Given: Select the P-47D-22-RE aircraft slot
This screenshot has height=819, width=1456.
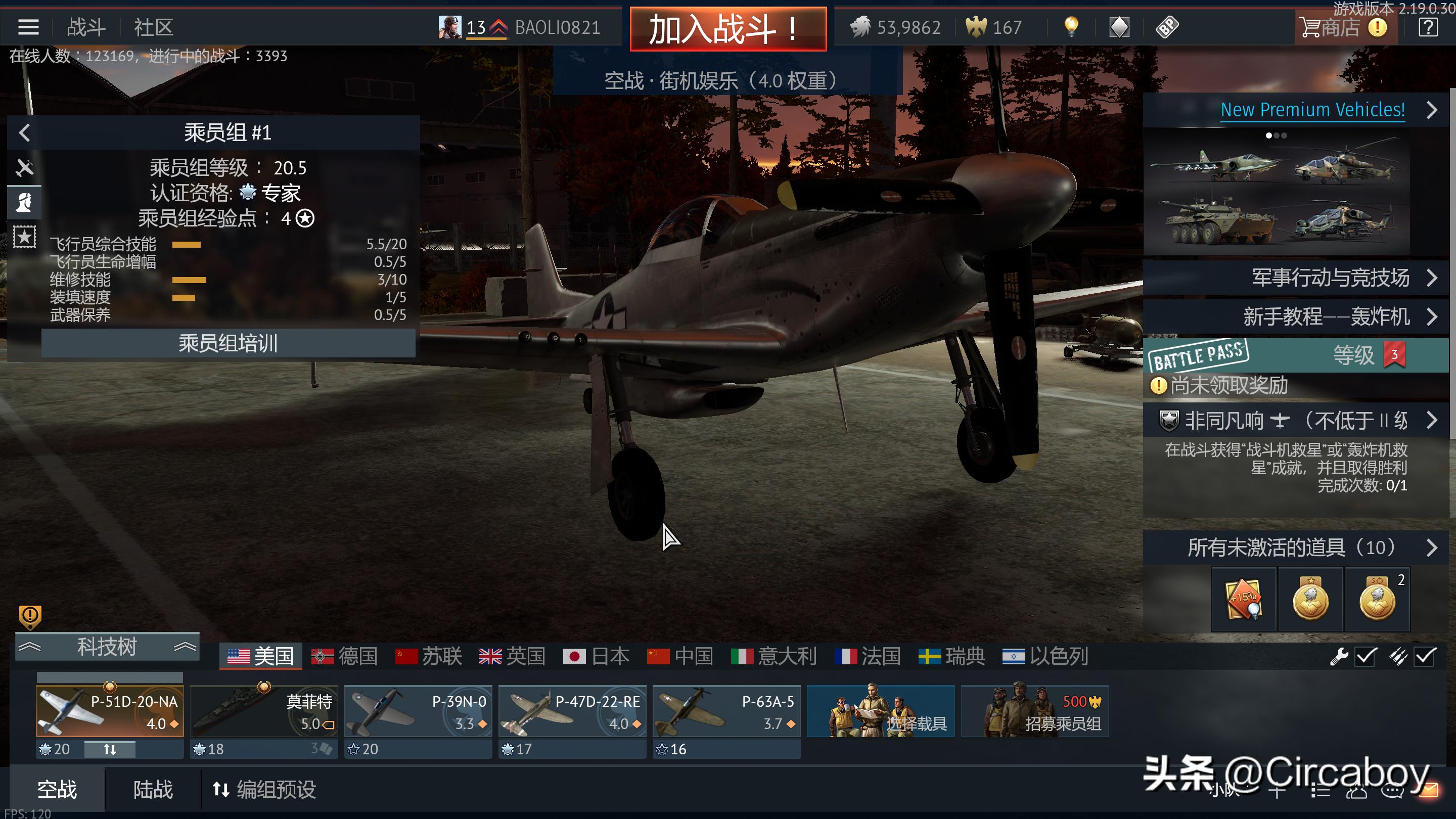Looking at the screenshot, I should coord(572,711).
